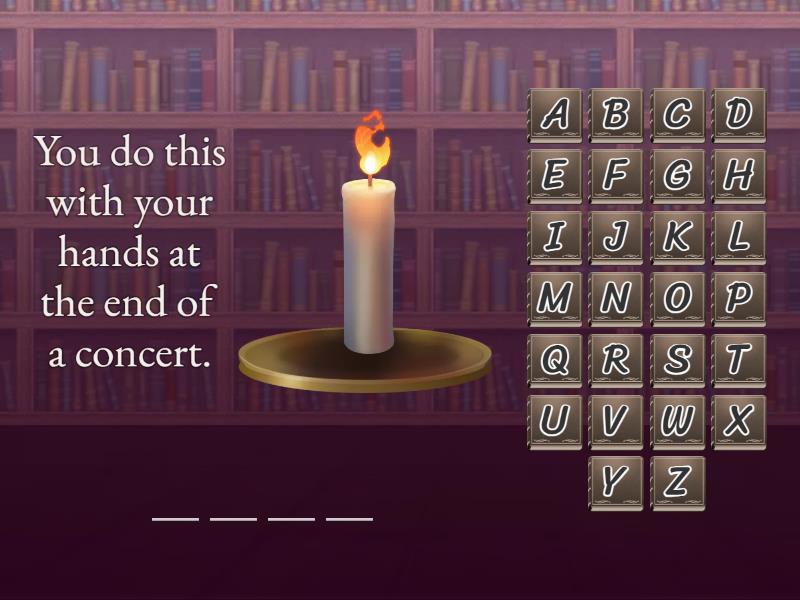Viewport: 800px width, 600px height.
Task: Select the letter R tile
Action: 616,360
